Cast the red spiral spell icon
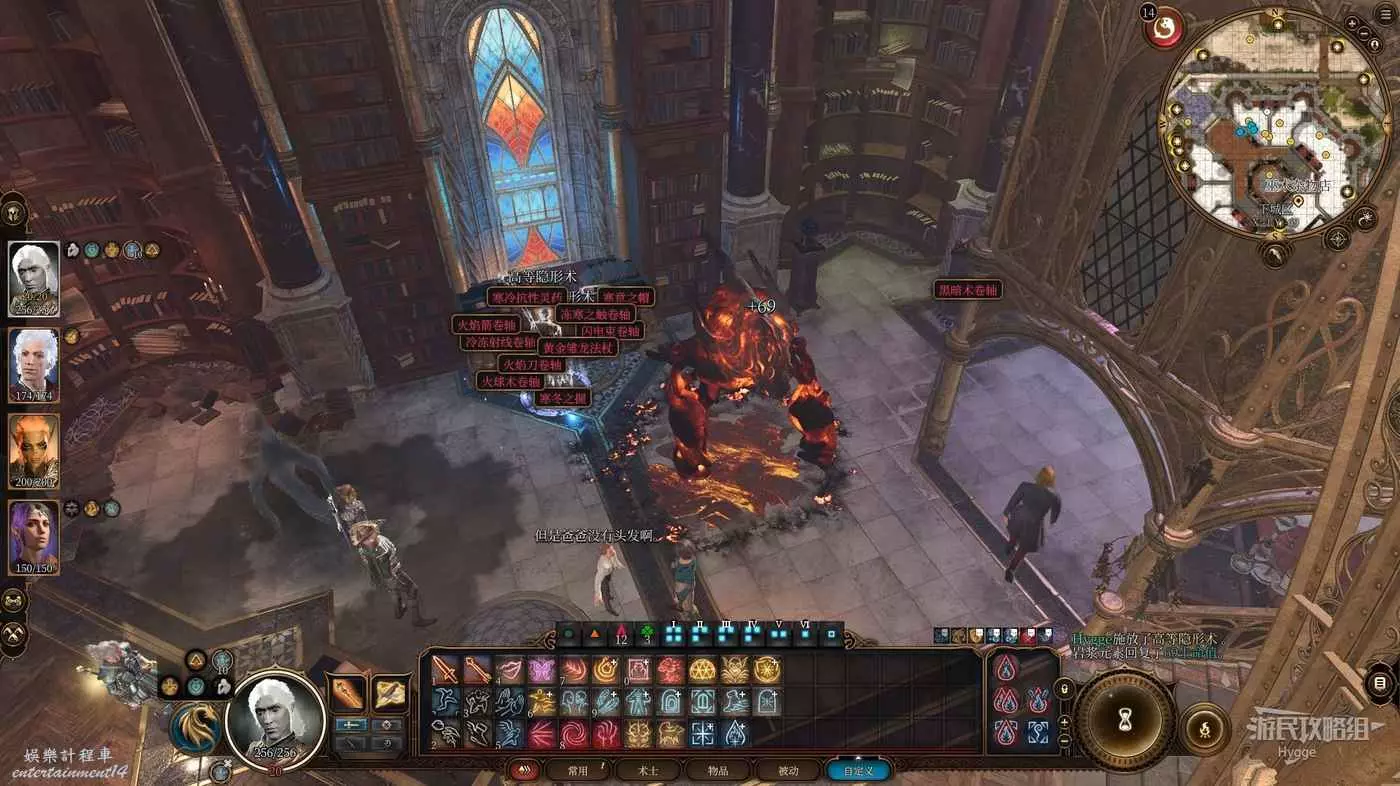The image size is (1400, 786). coord(574,735)
